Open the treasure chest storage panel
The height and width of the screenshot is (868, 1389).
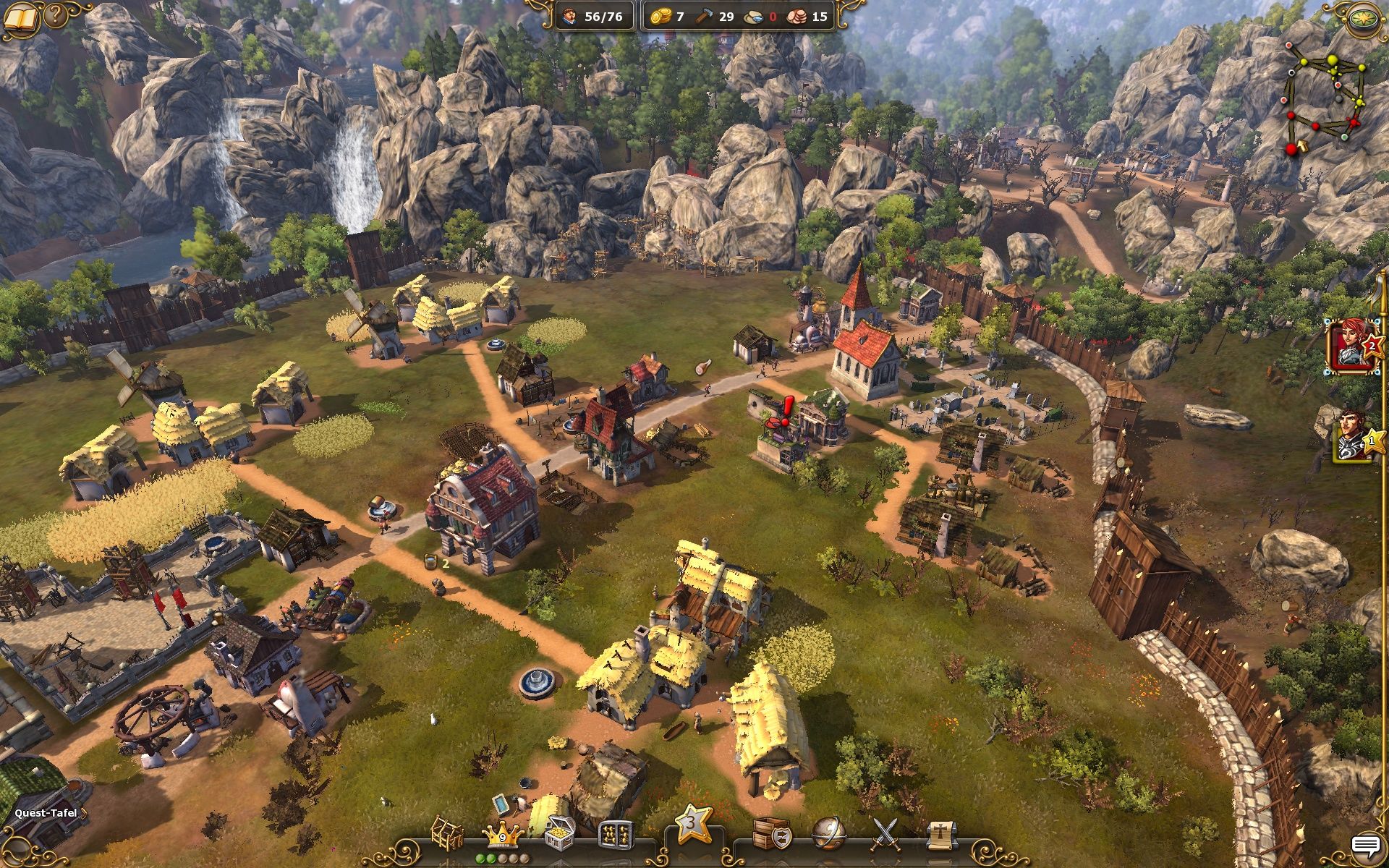[x=559, y=832]
